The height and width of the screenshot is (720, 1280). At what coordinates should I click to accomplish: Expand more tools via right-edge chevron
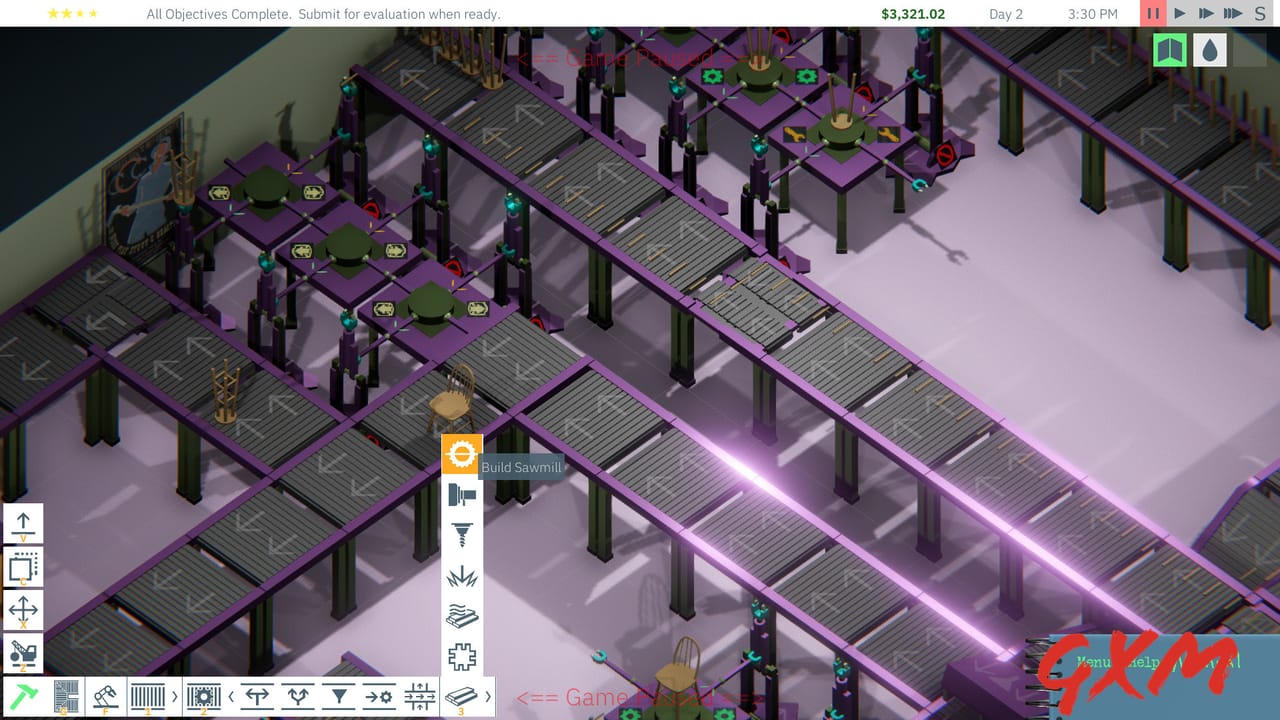coord(488,695)
